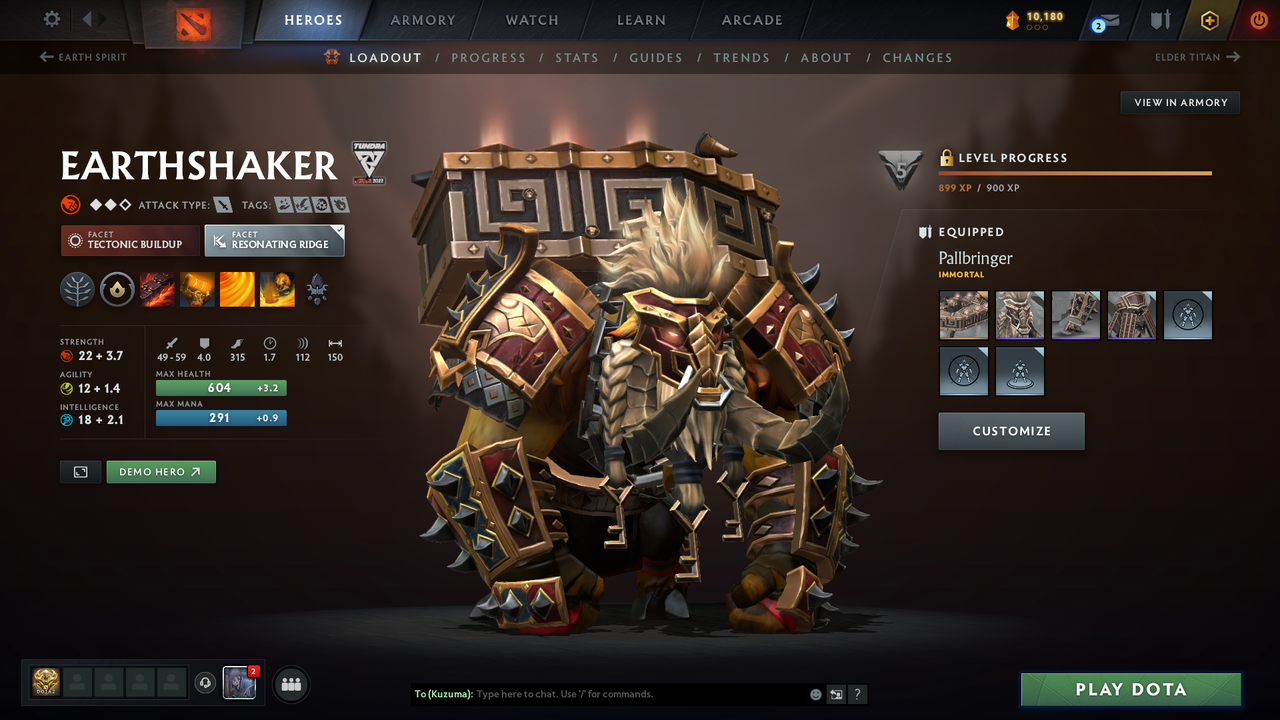Click the armory shield and sword icon

[x=1159, y=20]
